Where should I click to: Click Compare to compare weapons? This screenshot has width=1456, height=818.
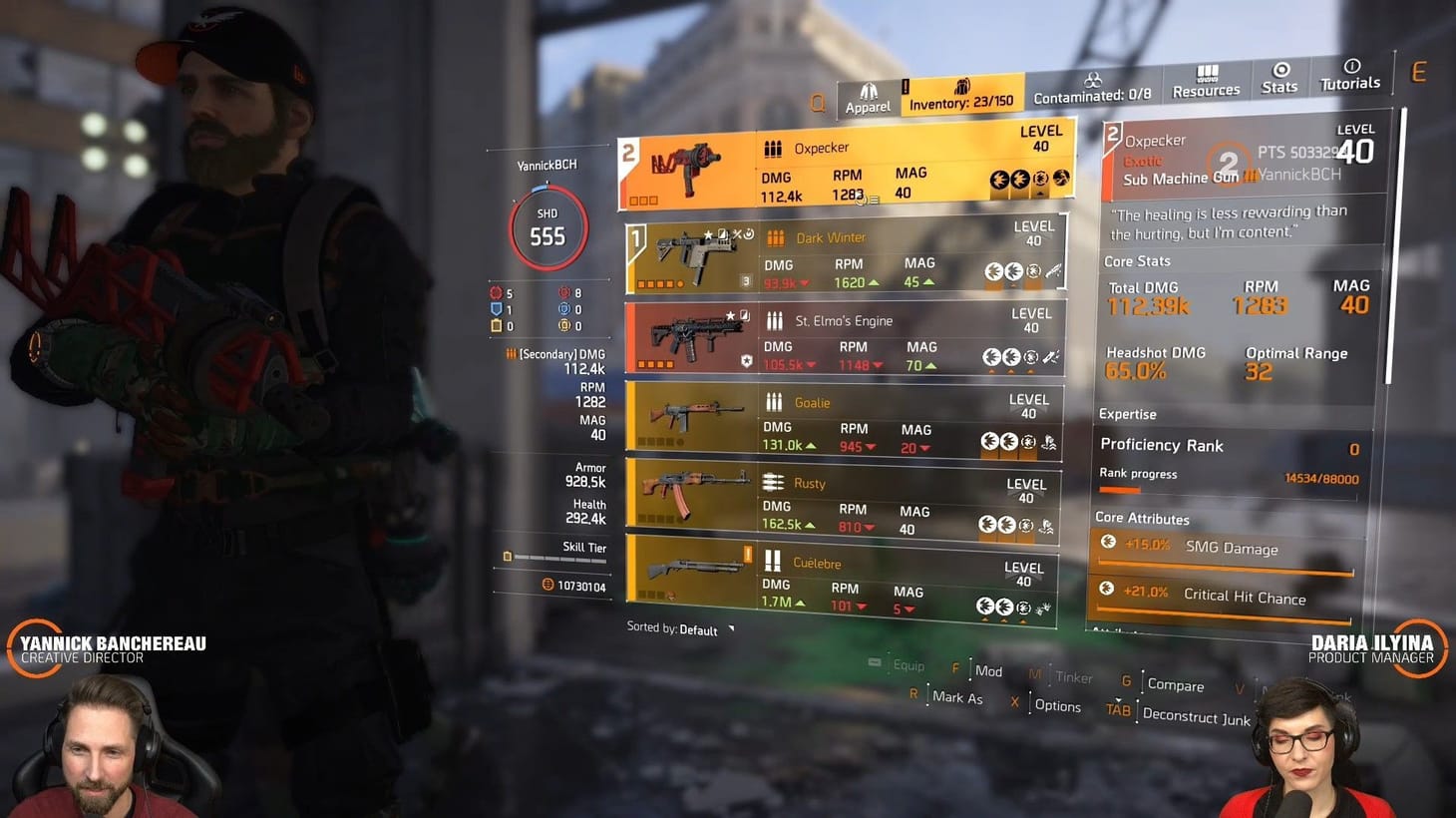pyautogui.click(x=1175, y=686)
